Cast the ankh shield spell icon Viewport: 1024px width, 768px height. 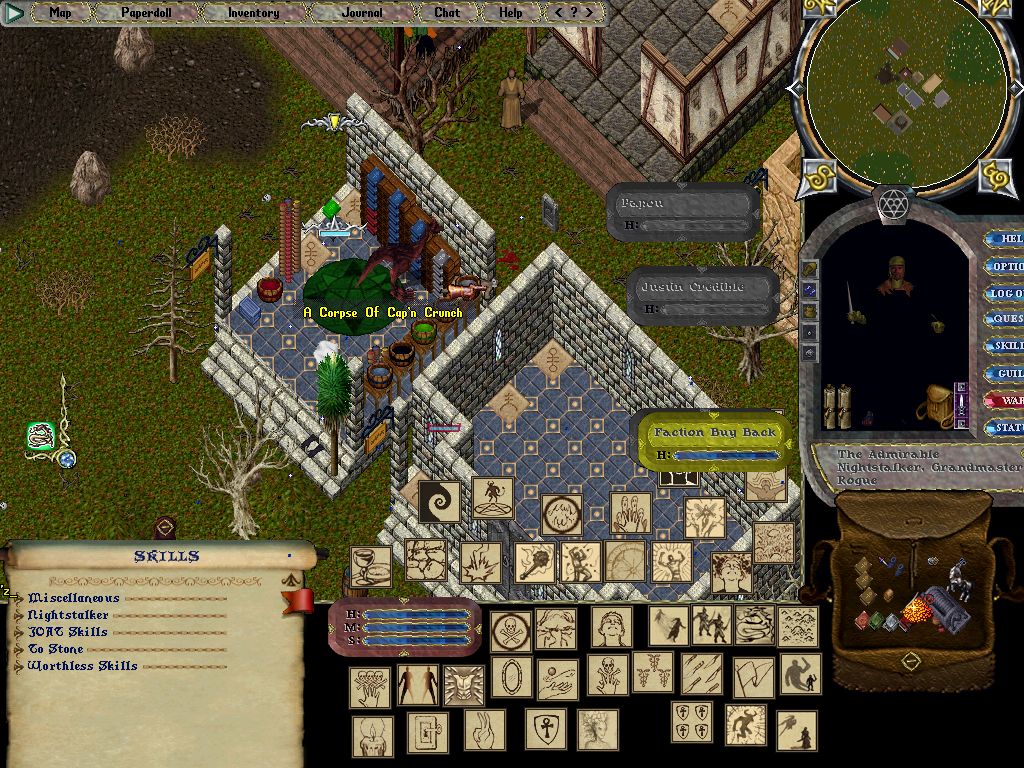(548, 729)
